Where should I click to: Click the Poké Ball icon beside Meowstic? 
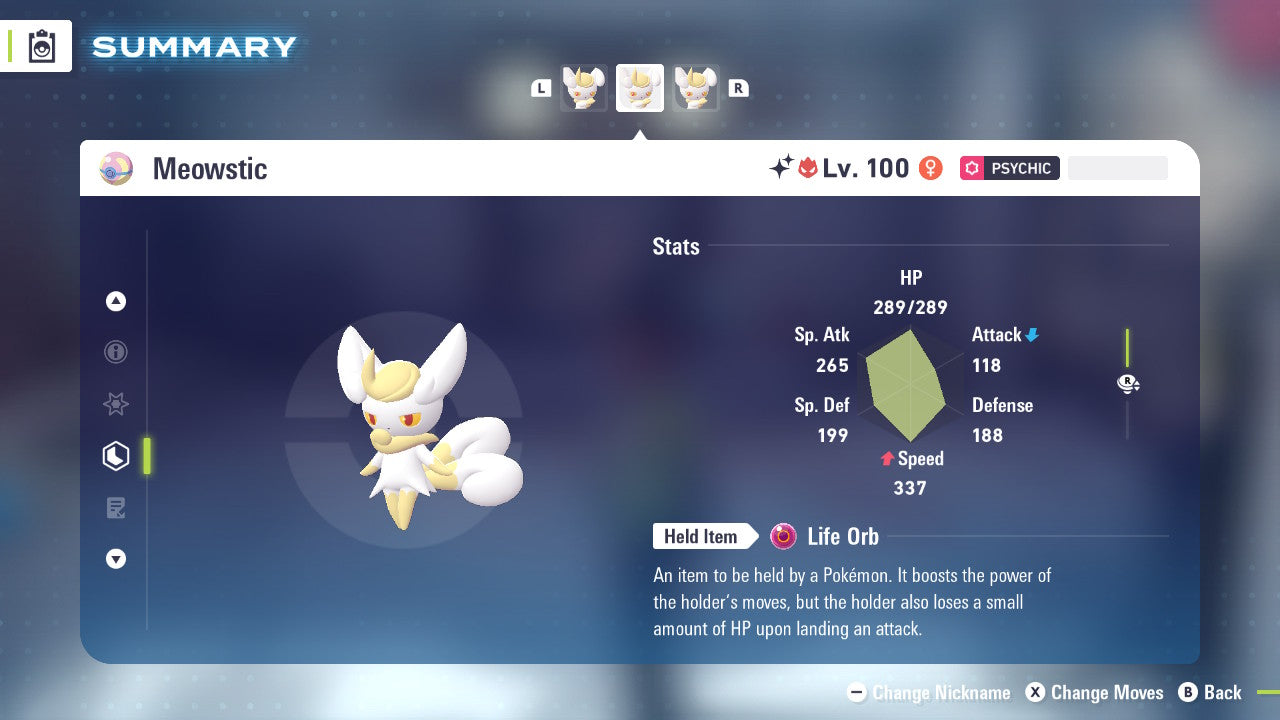tap(115, 168)
